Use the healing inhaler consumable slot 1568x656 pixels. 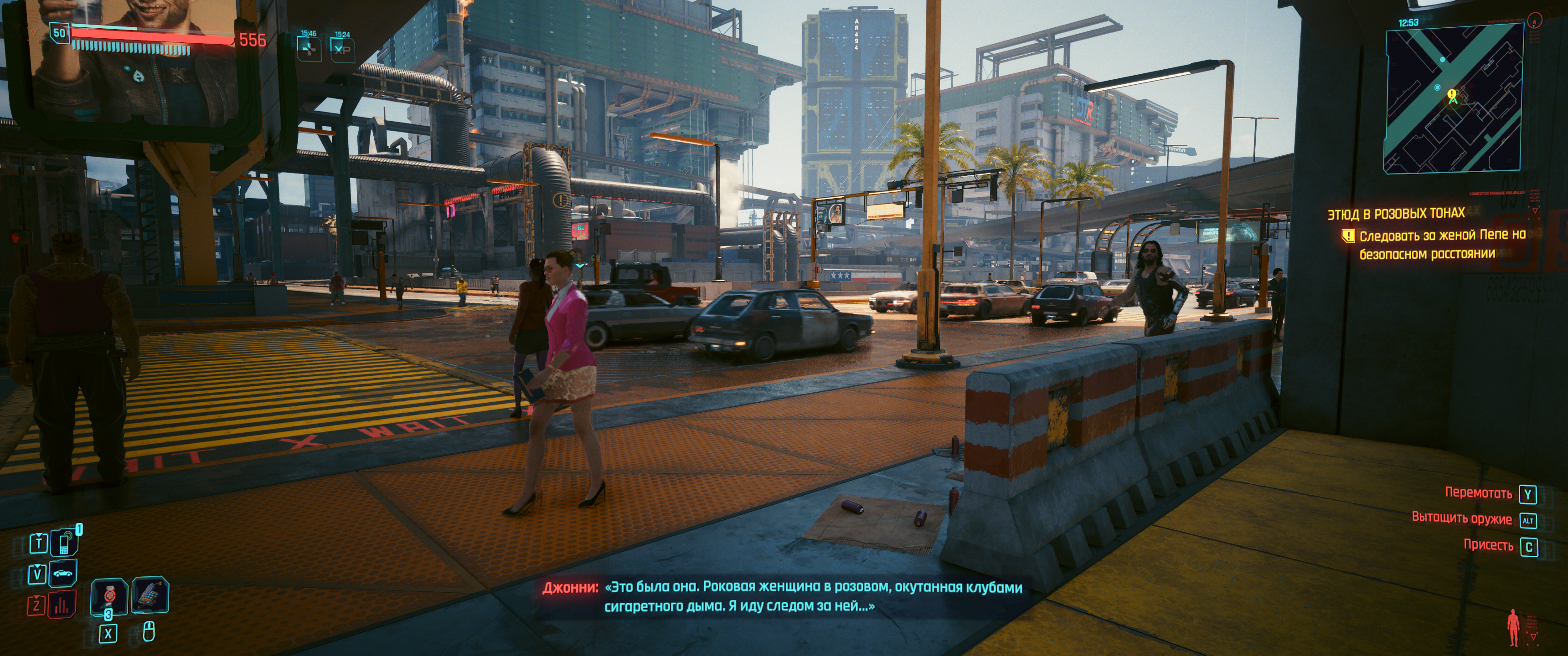click(x=109, y=596)
